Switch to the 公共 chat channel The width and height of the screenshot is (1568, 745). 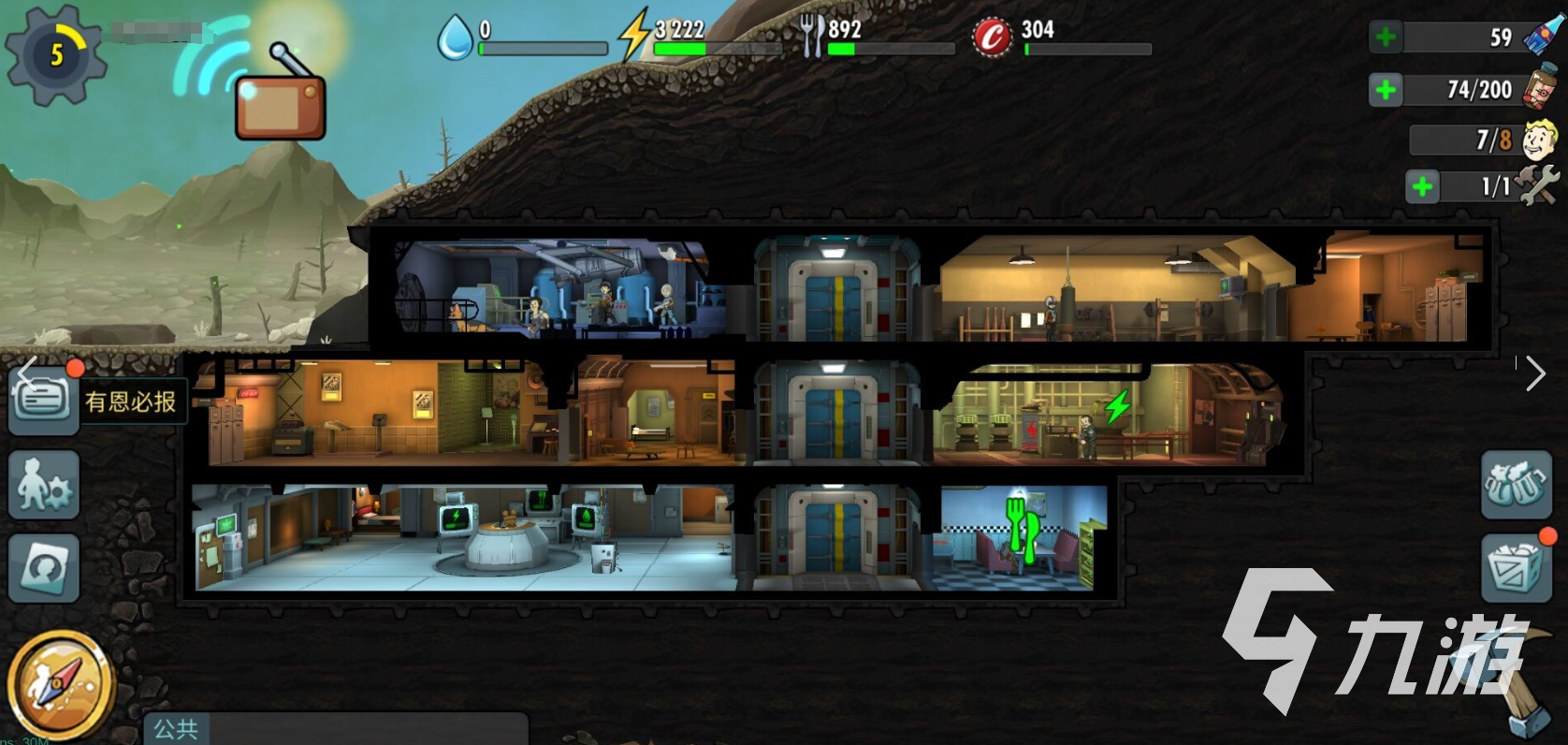pyautogui.click(x=176, y=728)
